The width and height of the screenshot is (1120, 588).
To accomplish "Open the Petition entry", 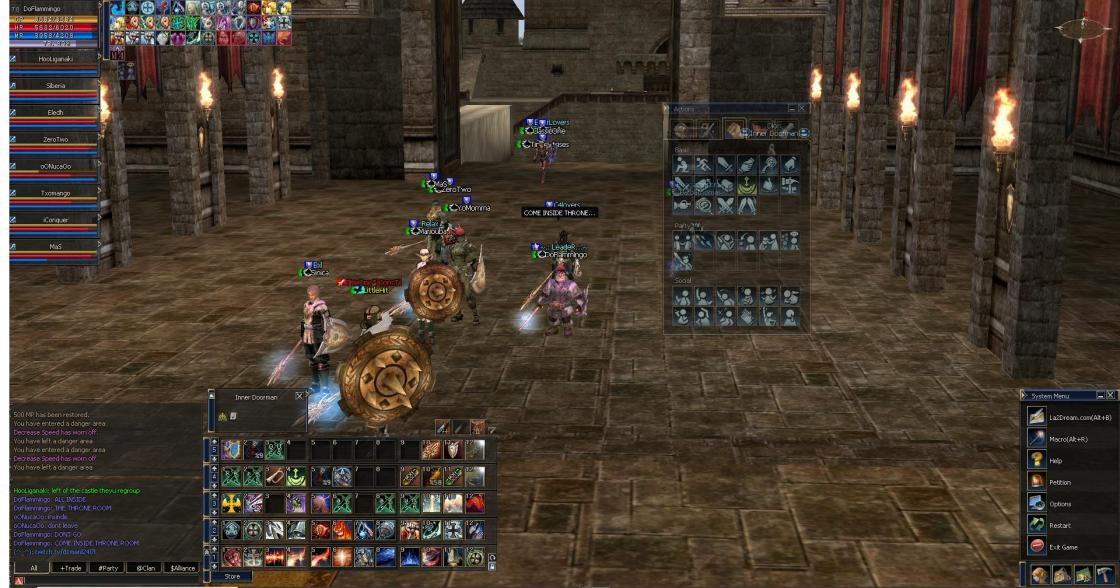I will coord(1058,482).
